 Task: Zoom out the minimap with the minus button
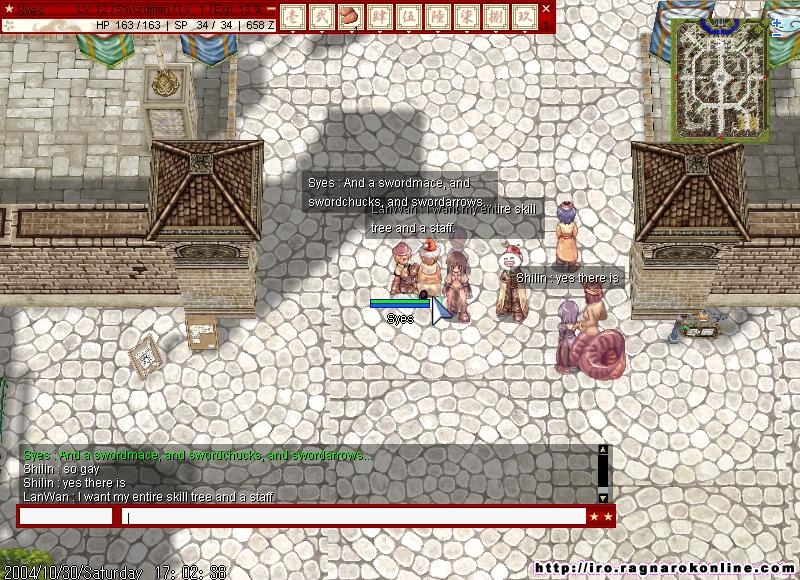click(x=778, y=34)
